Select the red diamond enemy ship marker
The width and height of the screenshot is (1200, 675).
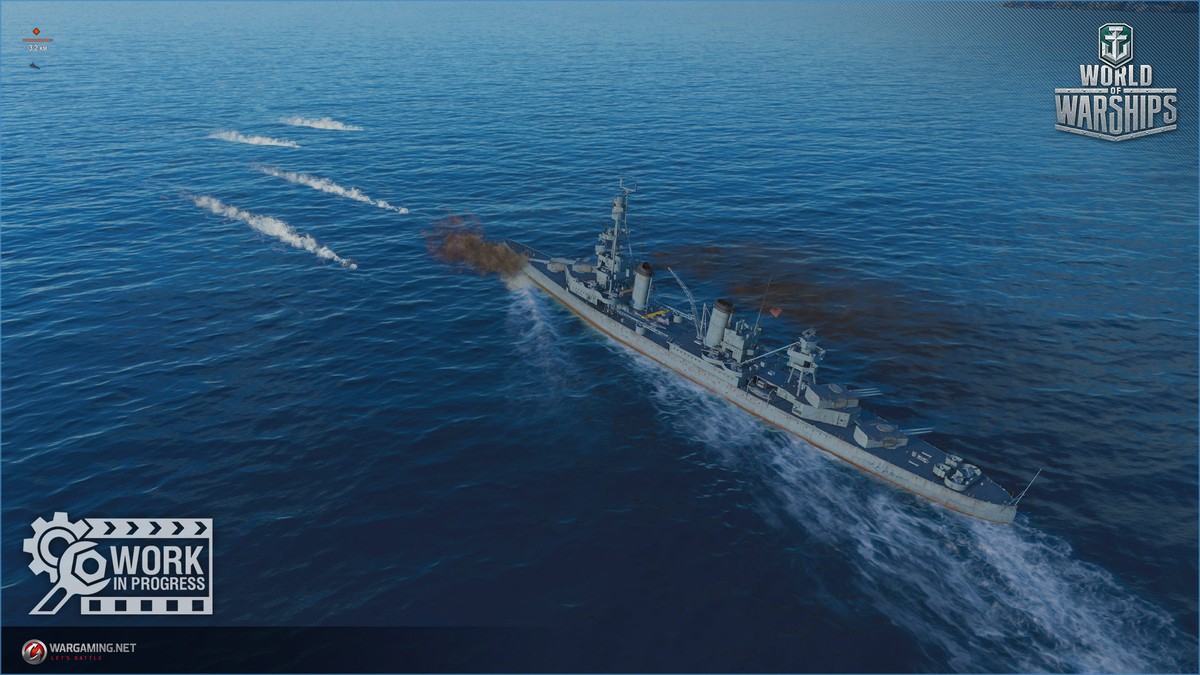coord(37,31)
